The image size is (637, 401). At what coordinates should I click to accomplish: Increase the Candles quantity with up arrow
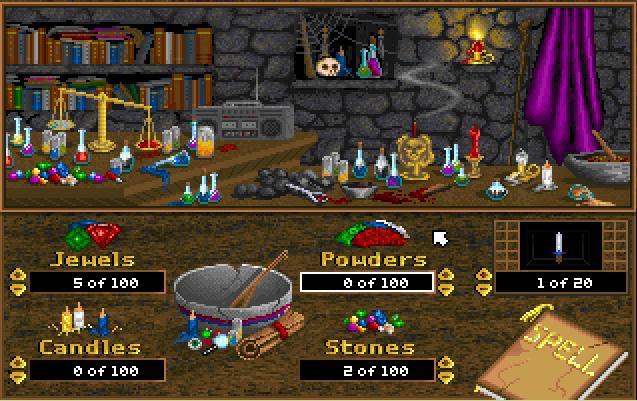pos(16,364)
